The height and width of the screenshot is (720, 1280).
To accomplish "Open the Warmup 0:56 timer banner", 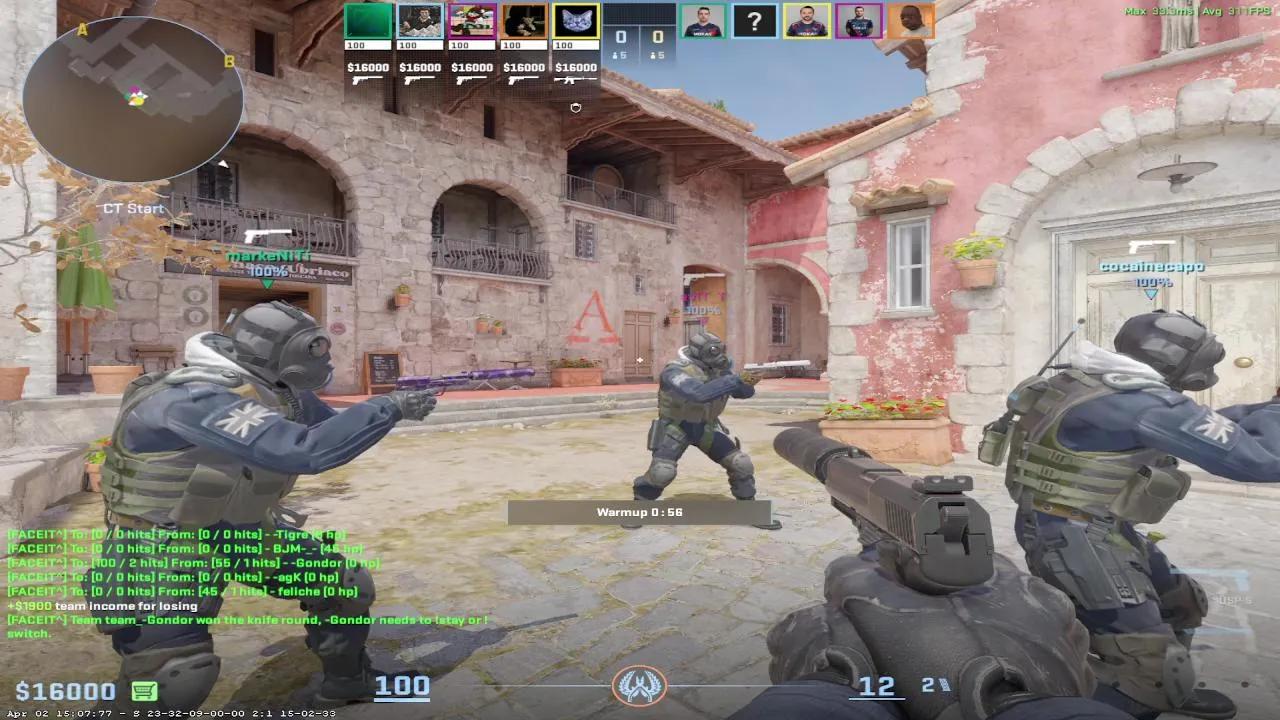I will click(x=640, y=512).
